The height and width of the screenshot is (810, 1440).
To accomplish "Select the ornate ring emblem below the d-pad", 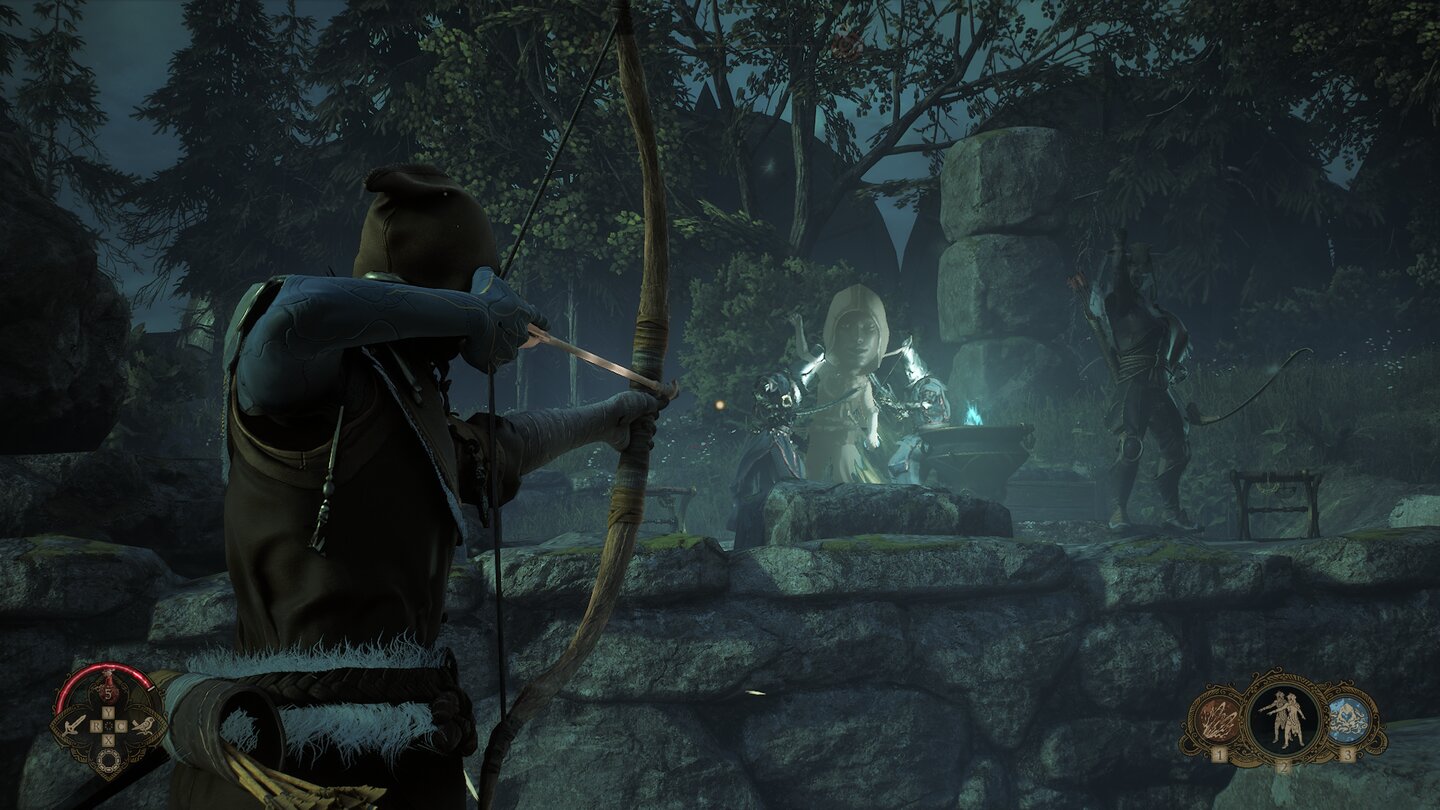I will [109, 758].
